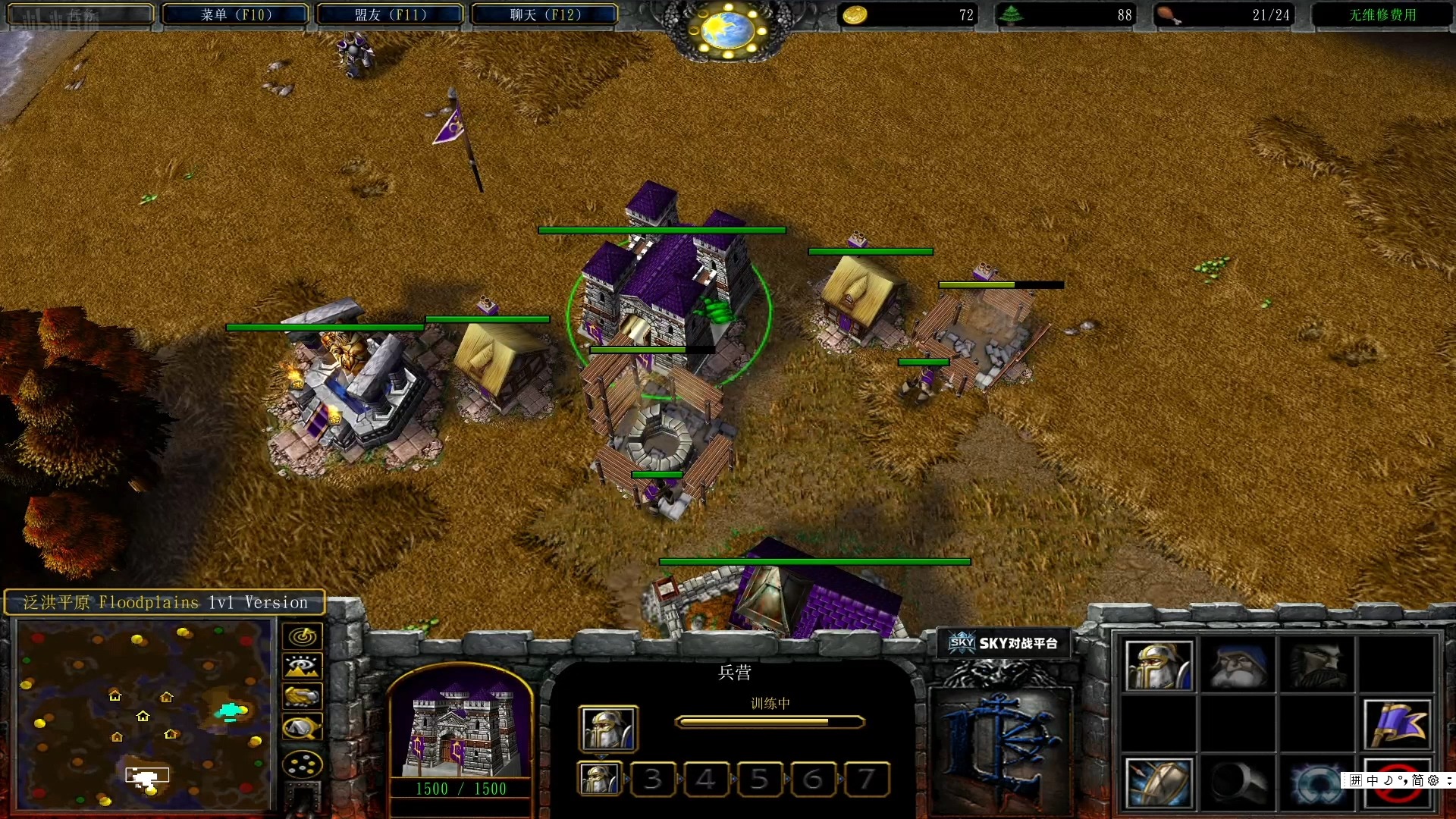
Task: Toggle ally color mode handshake button
Action: pyautogui.click(x=302, y=696)
